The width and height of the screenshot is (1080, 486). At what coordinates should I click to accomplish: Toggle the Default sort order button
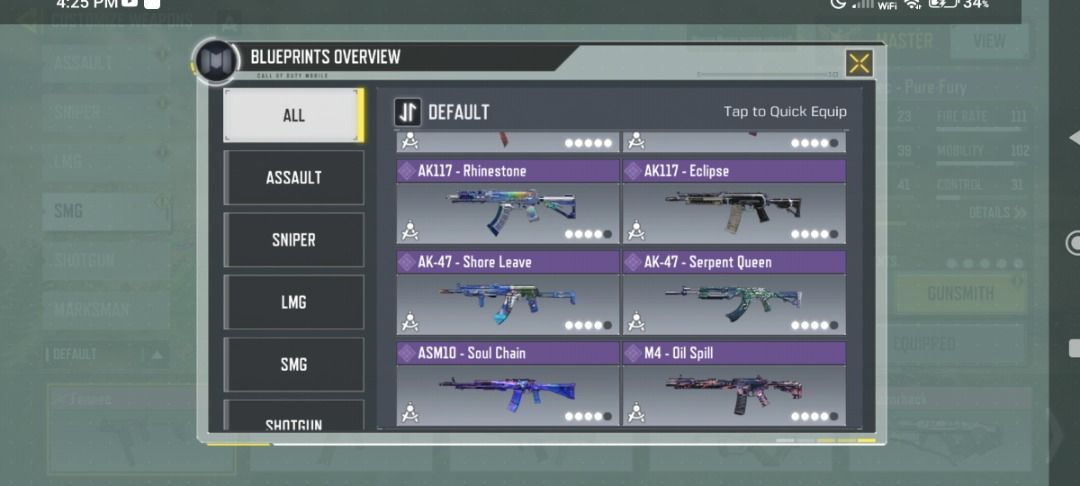[408, 112]
